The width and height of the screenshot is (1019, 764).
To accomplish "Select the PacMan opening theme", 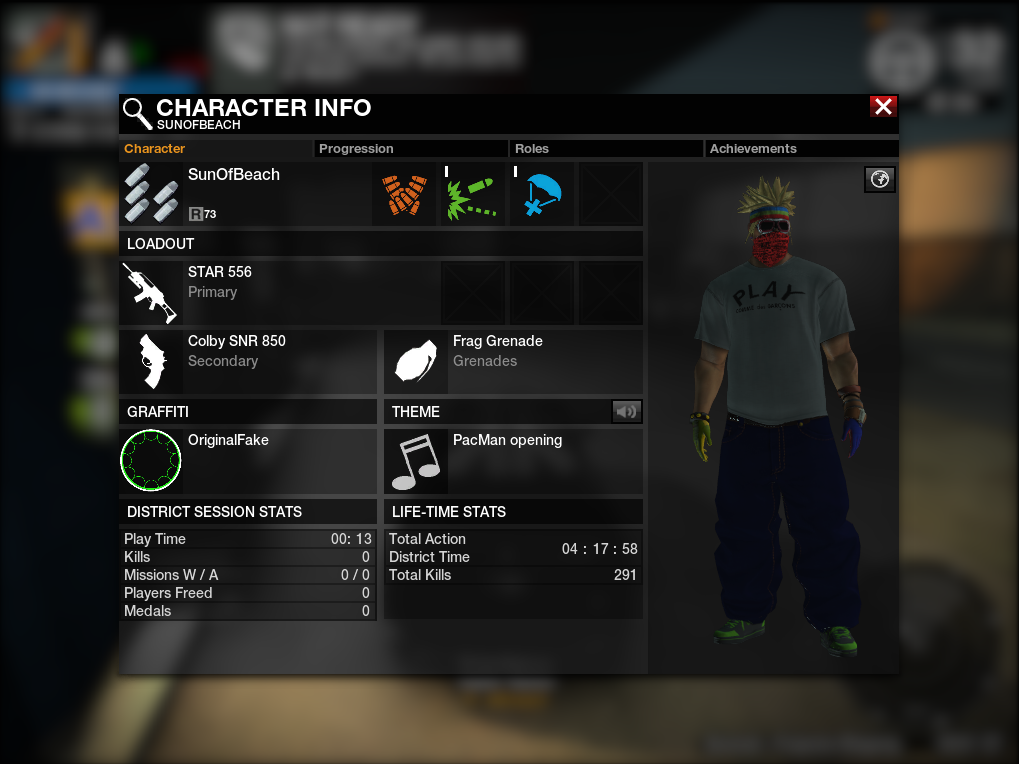I will pyautogui.click(x=416, y=461).
